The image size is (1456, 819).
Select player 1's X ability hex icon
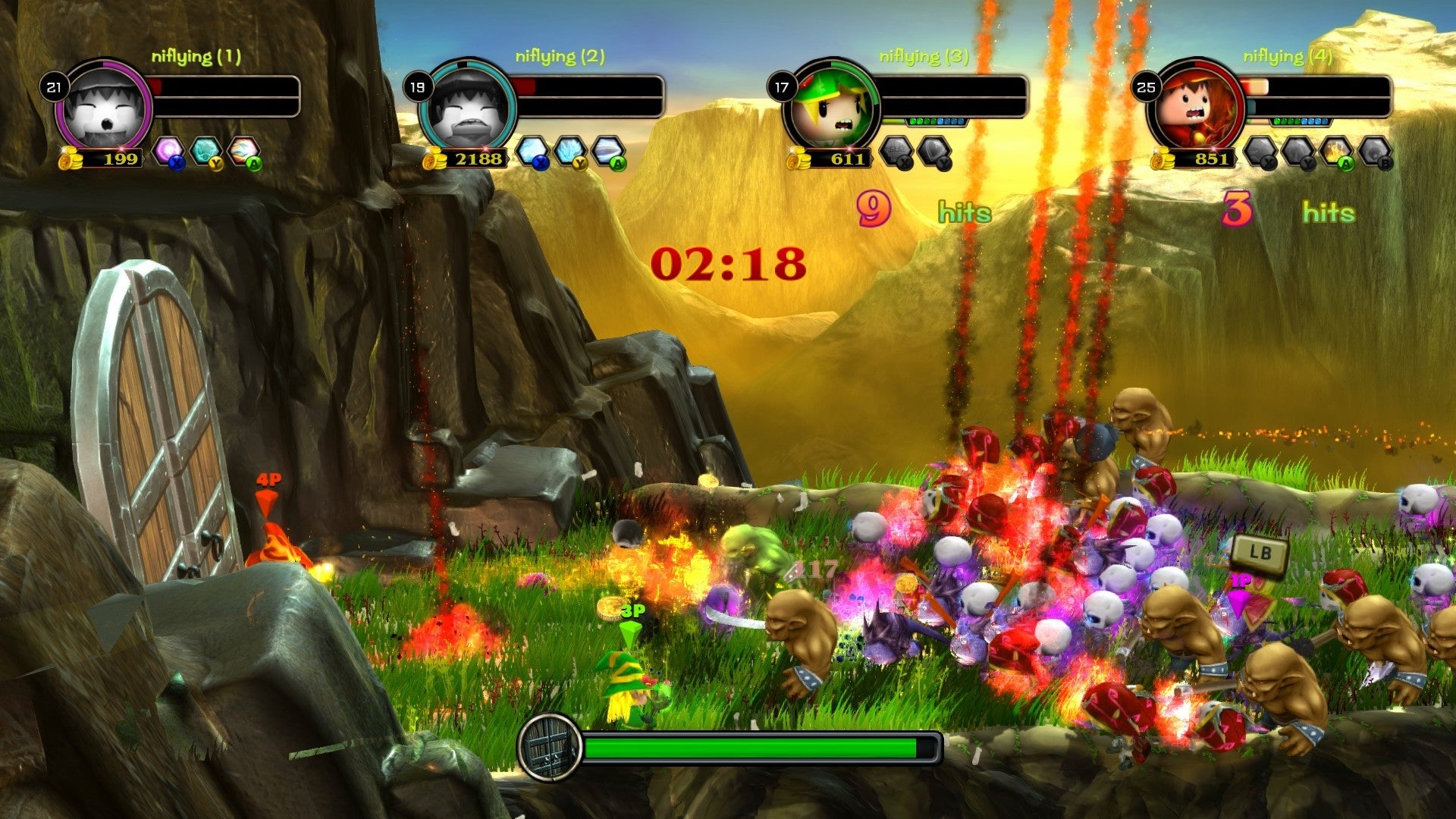click(168, 149)
